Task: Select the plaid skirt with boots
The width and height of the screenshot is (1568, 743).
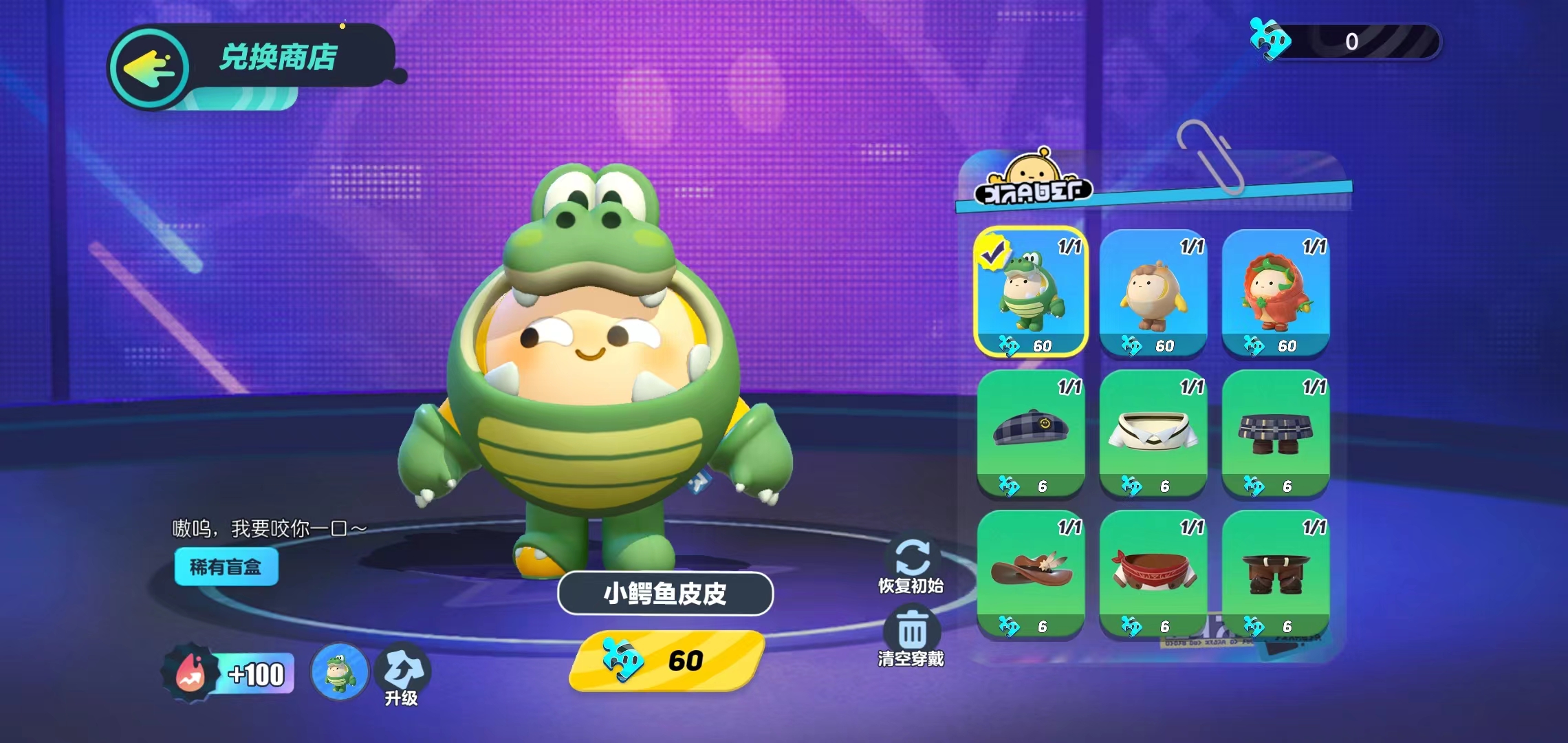Action: (1275, 433)
